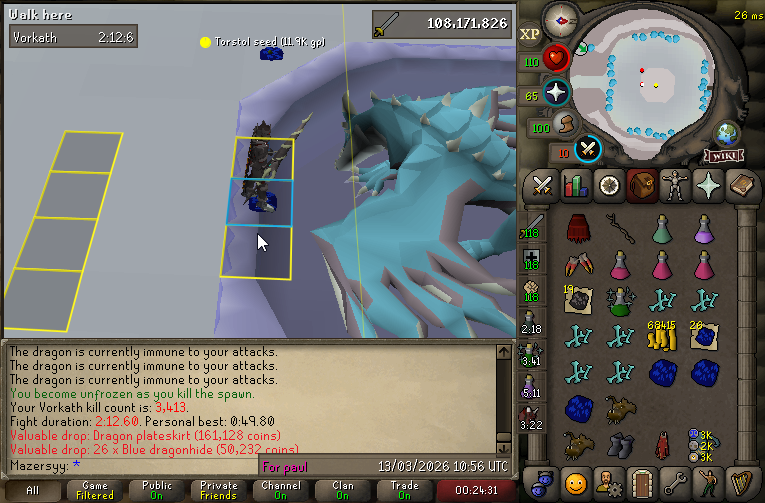Open the Prayer tab
This screenshot has width=765, height=503.
[x=706, y=186]
